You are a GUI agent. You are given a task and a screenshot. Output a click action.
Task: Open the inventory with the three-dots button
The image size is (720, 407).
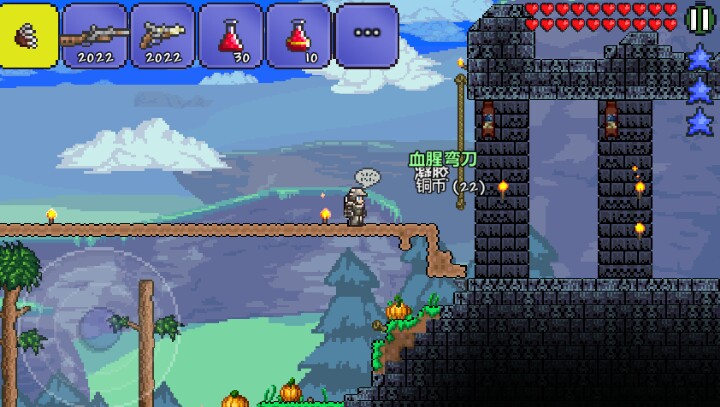pos(367,35)
